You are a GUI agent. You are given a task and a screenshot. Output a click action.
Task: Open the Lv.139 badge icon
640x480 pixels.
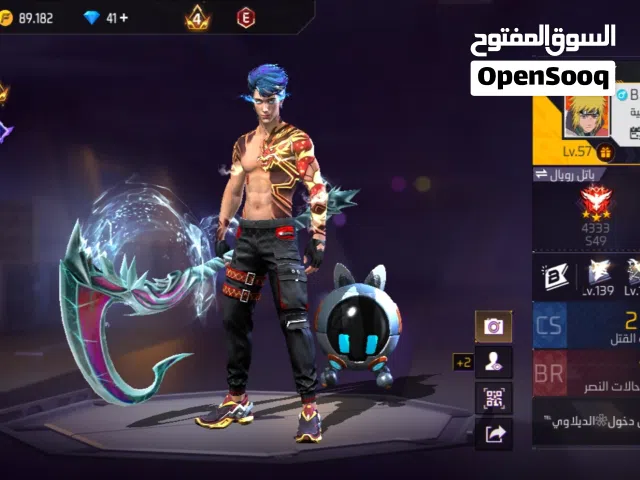(x=599, y=271)
